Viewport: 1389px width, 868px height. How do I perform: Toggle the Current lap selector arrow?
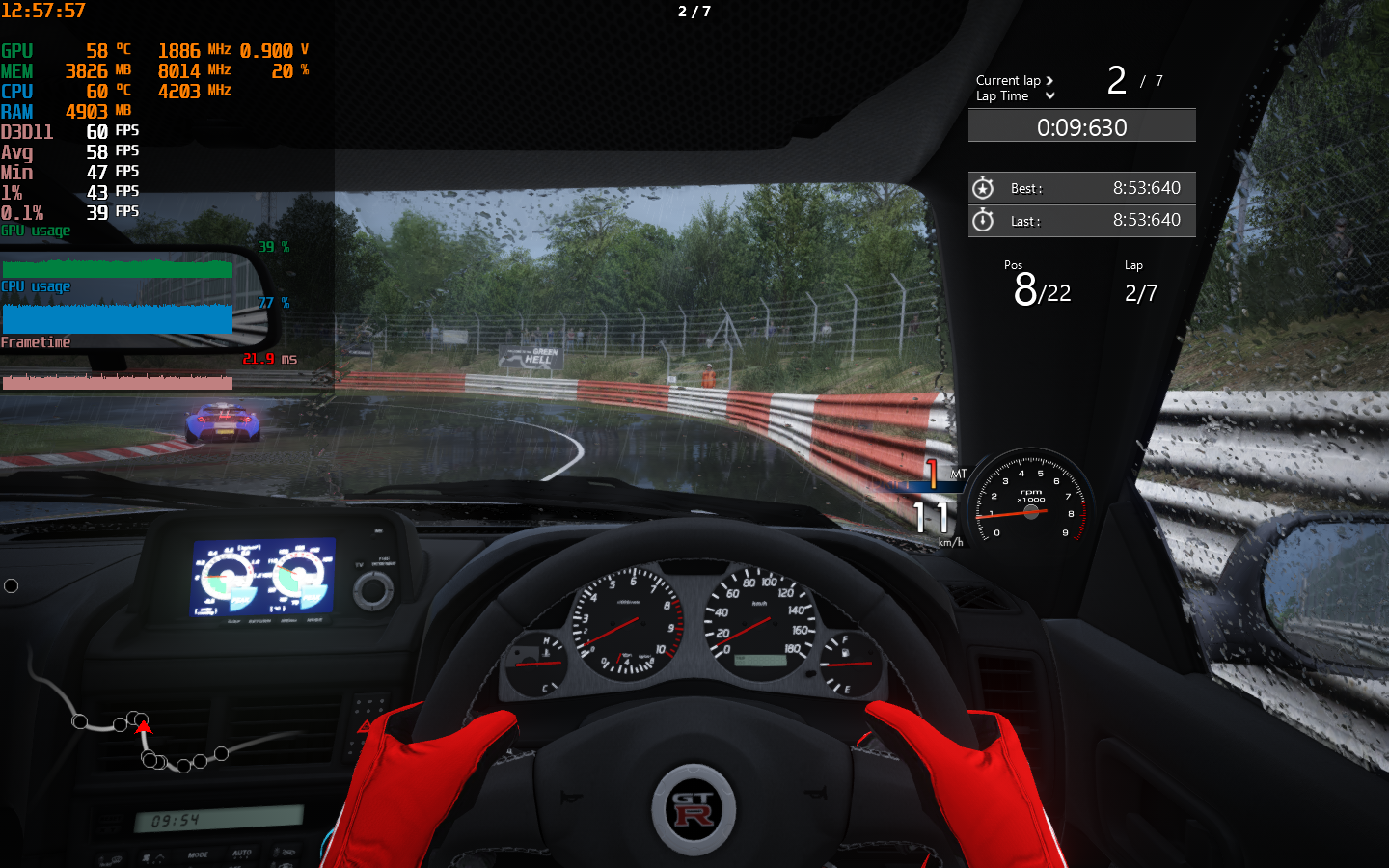(1049, 81)
